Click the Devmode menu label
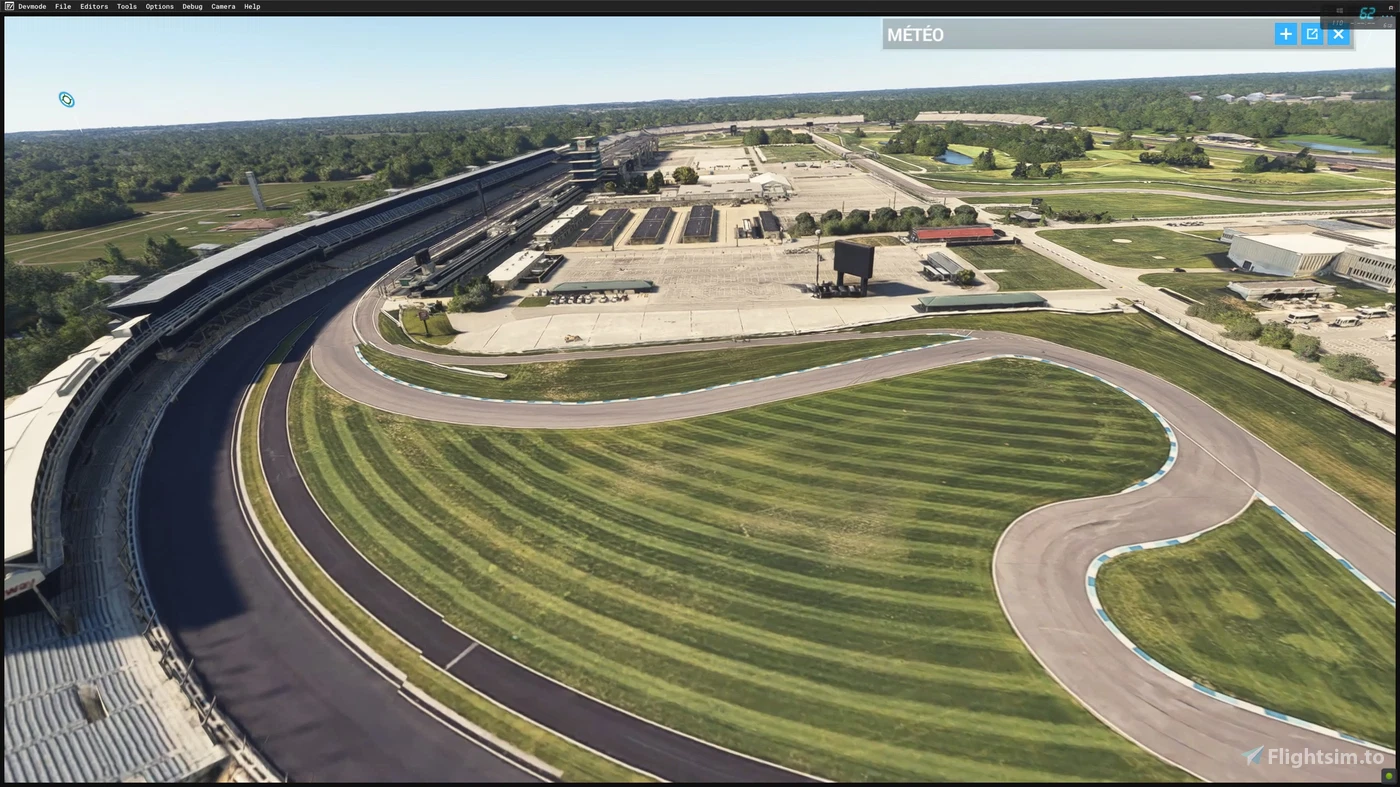 pos(31,6)
